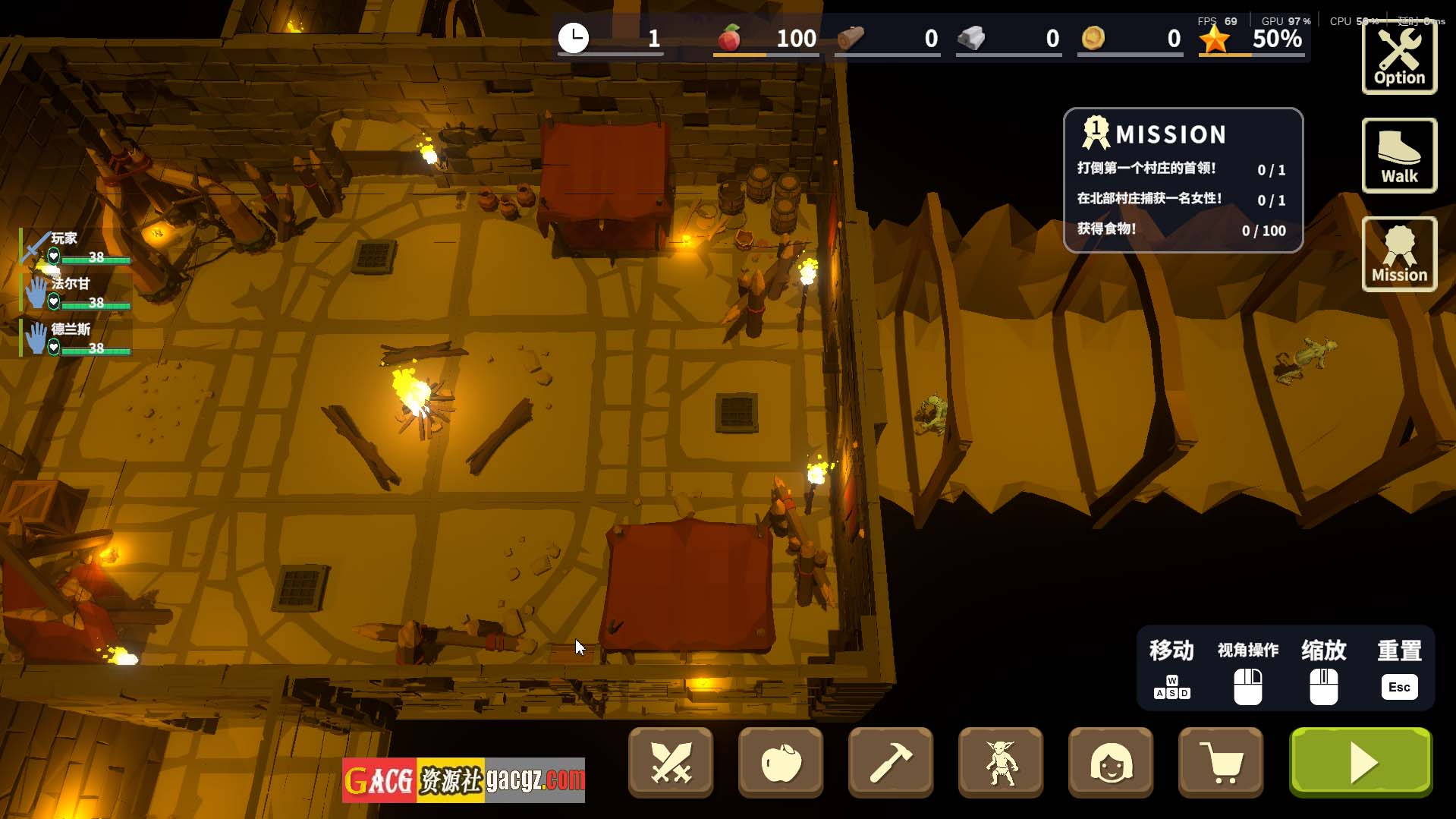Open the crossed swords battle menu
The height and width of the screenshot is (819, 1456).
671,762
